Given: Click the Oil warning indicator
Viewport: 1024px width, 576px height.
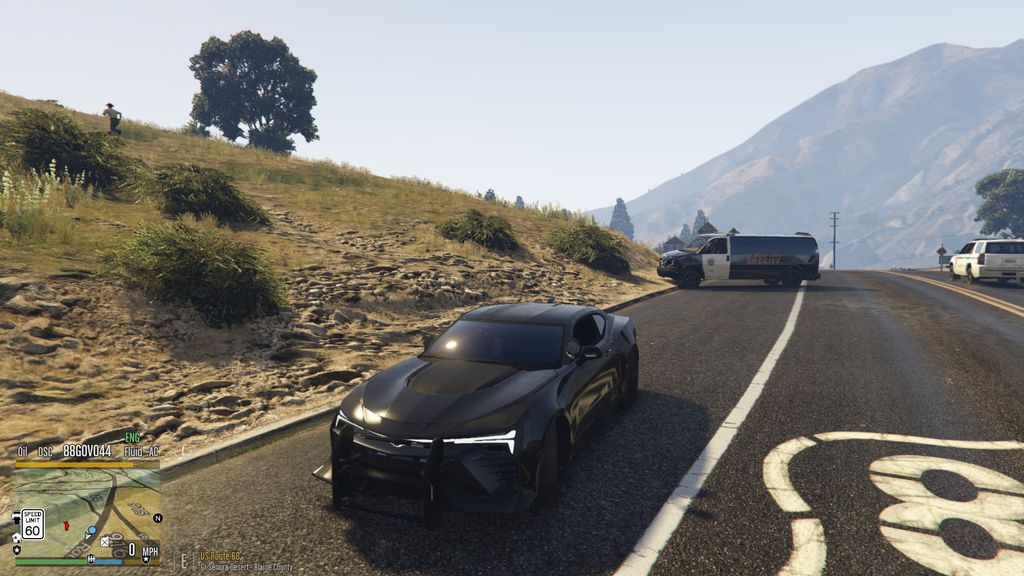Looking at the screenshot, I should point(22,452).
